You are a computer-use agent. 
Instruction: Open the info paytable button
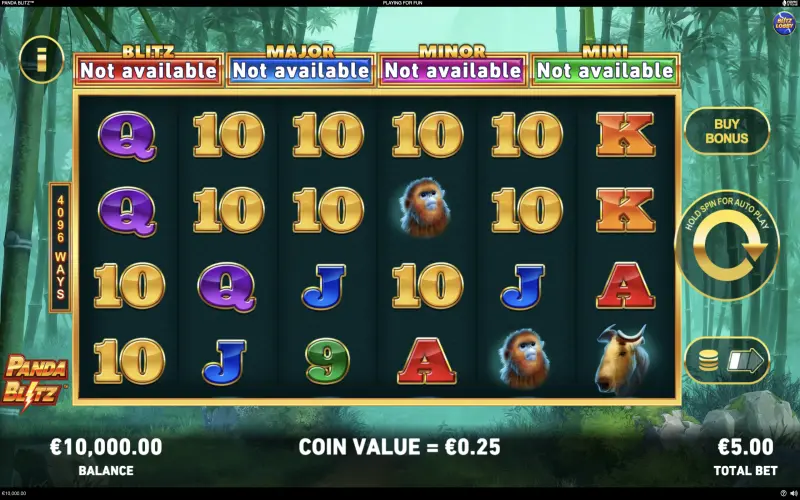click(41, 59)
